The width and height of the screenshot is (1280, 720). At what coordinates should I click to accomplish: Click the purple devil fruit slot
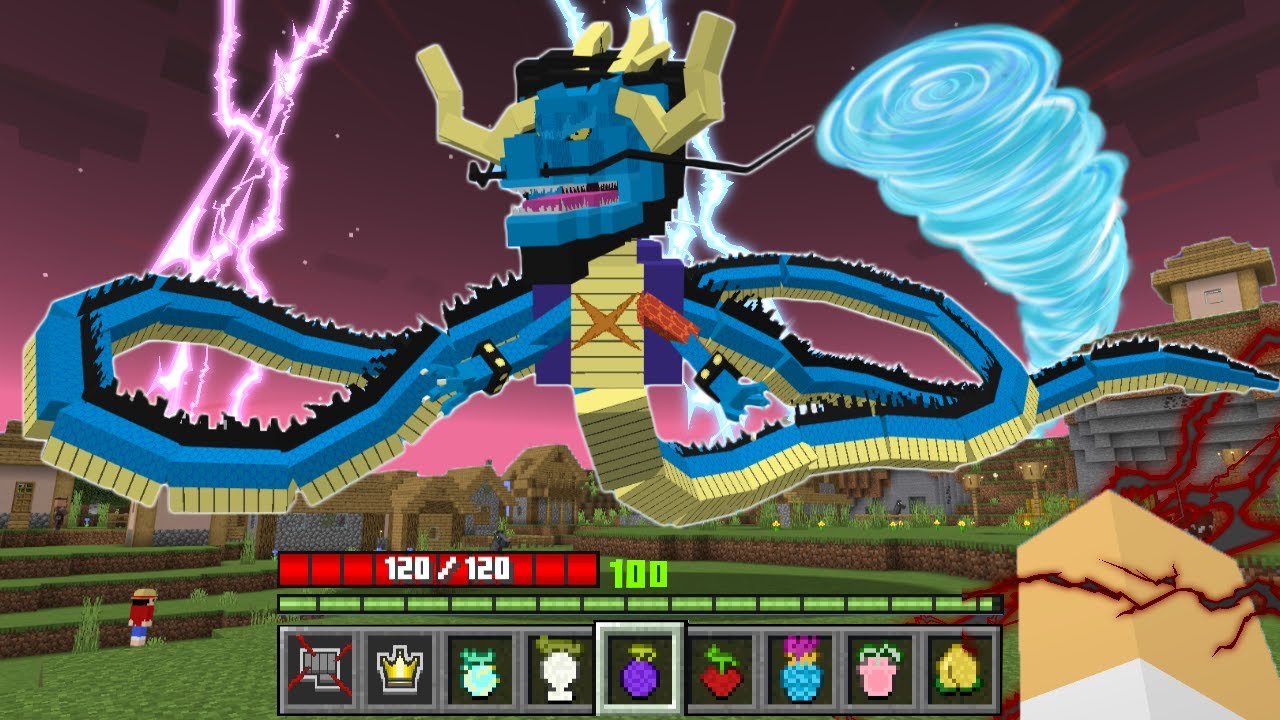click(x=639, y=668)
